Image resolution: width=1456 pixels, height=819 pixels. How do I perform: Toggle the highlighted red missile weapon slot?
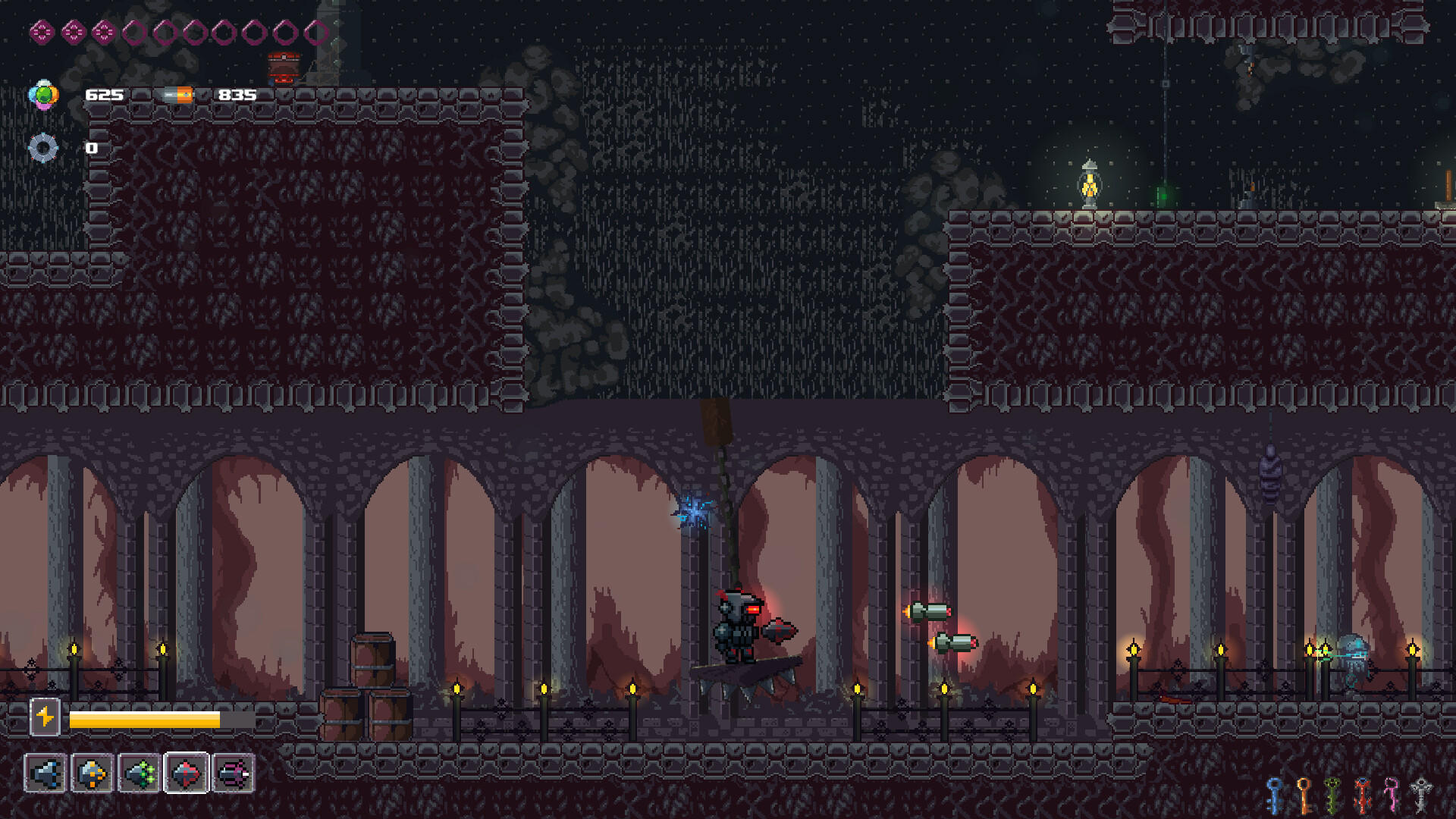coord(186,775)
